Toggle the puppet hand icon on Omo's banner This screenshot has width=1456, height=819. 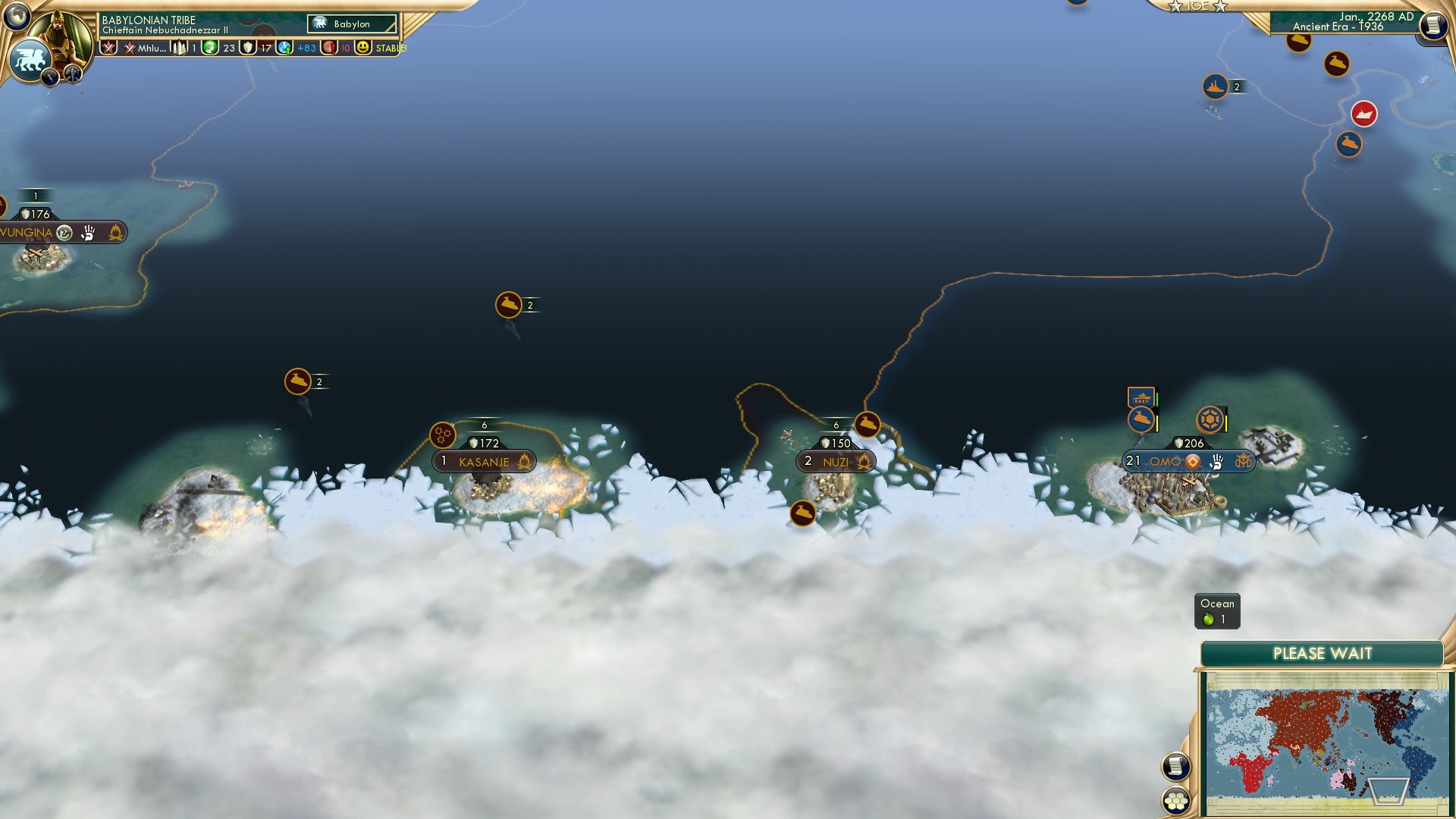pos(1216,463)
